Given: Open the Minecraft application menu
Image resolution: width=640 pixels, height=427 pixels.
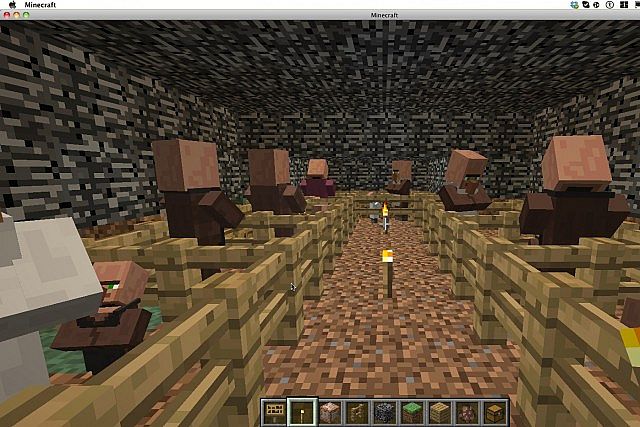Looking at the screenshot, I should [x=40, y=5].
